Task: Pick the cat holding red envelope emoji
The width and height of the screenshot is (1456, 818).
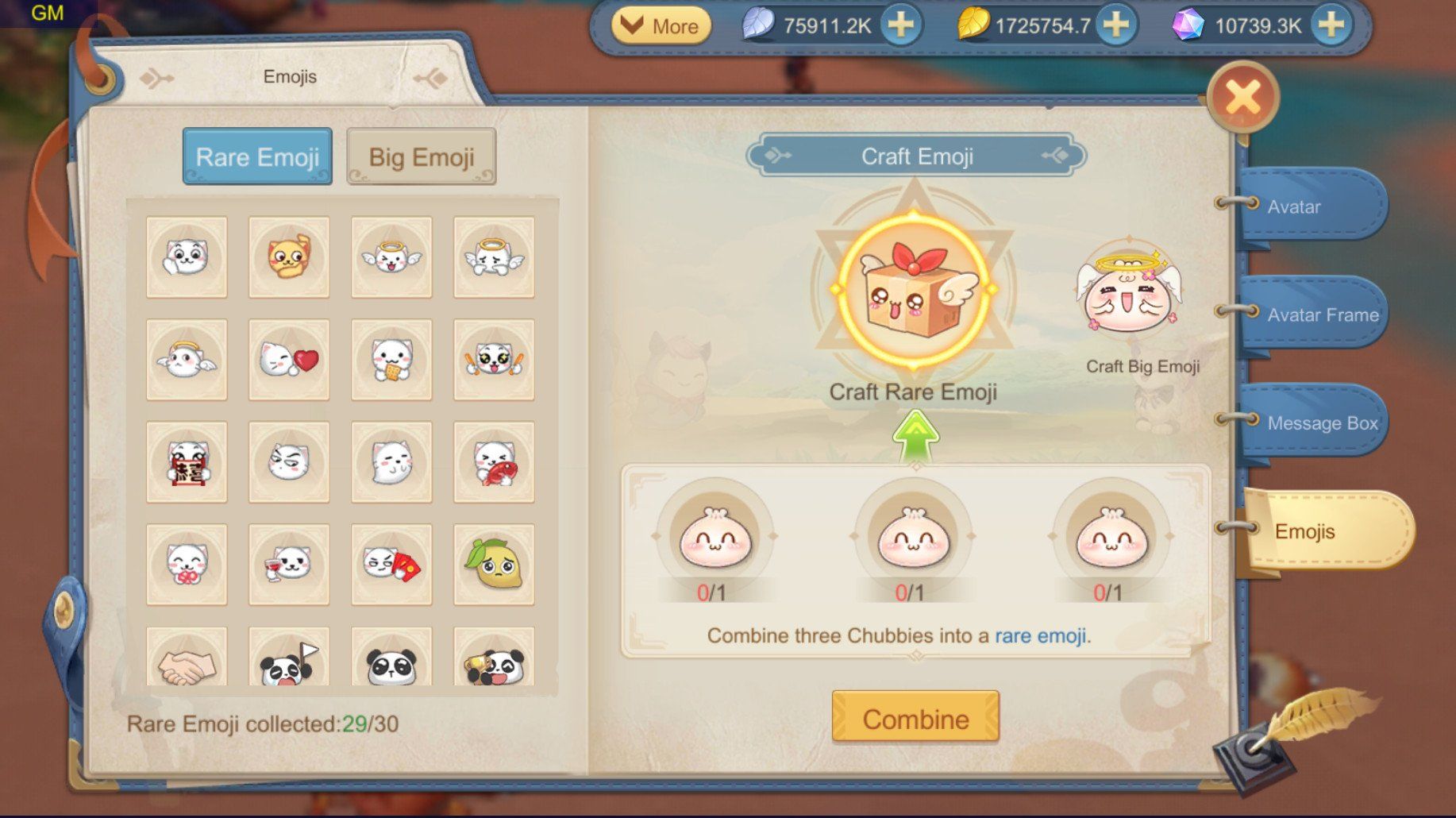Action: (391, 565)
